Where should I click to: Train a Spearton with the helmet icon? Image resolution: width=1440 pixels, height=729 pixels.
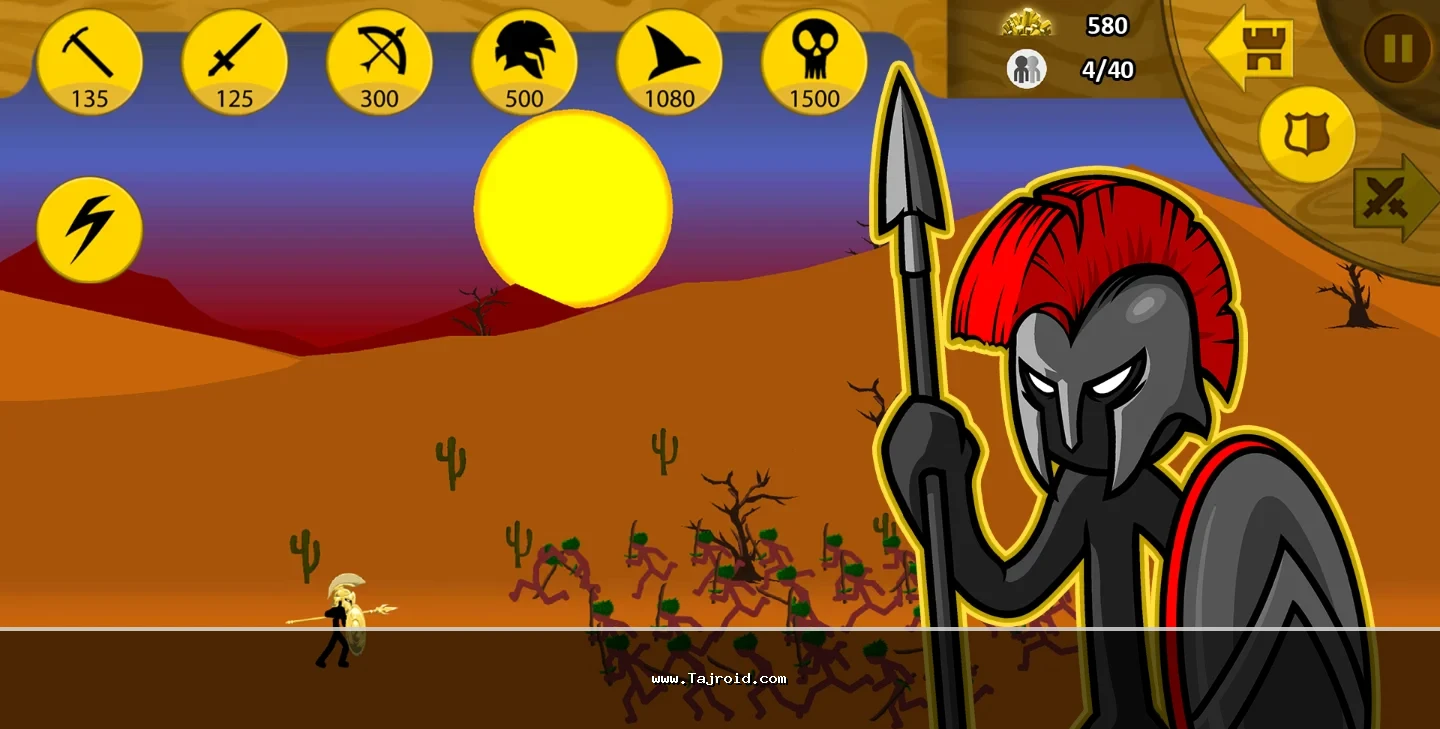coord(525,62)
